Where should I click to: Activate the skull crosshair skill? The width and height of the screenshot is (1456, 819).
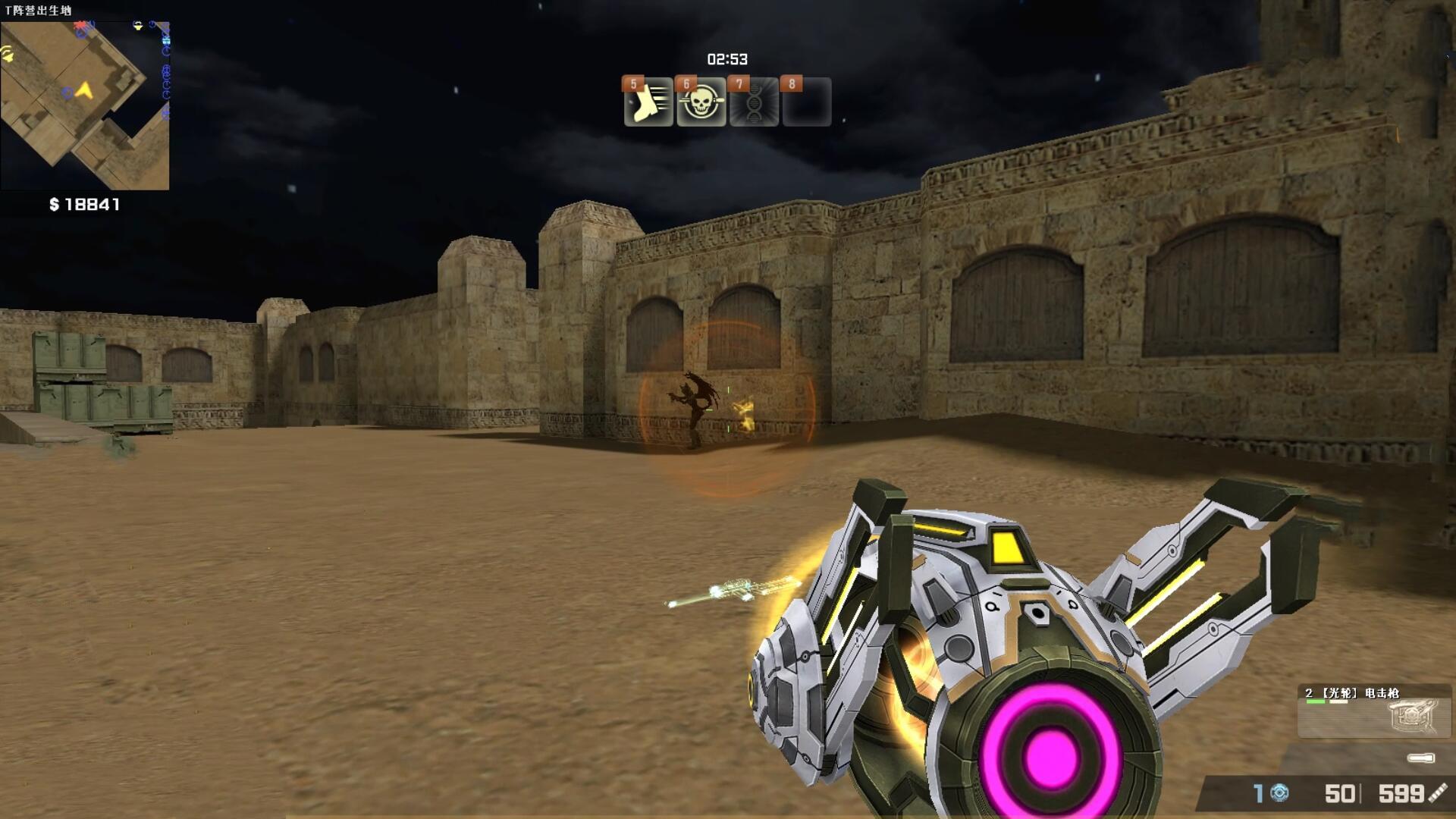[x=701, y=103]
